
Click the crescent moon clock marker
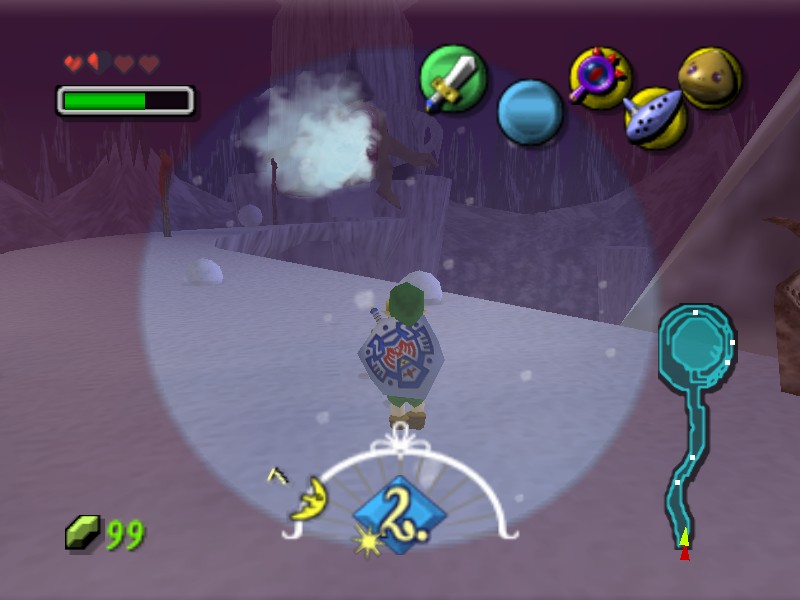310,497
